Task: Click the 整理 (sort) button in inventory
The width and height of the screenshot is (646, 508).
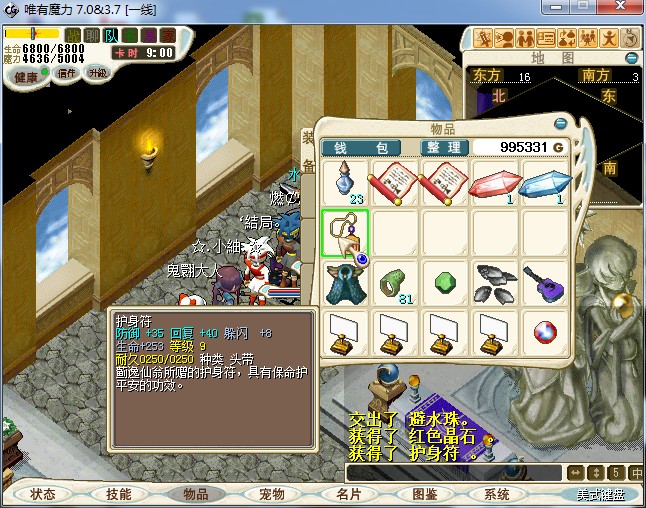Action: click(444, 147)
